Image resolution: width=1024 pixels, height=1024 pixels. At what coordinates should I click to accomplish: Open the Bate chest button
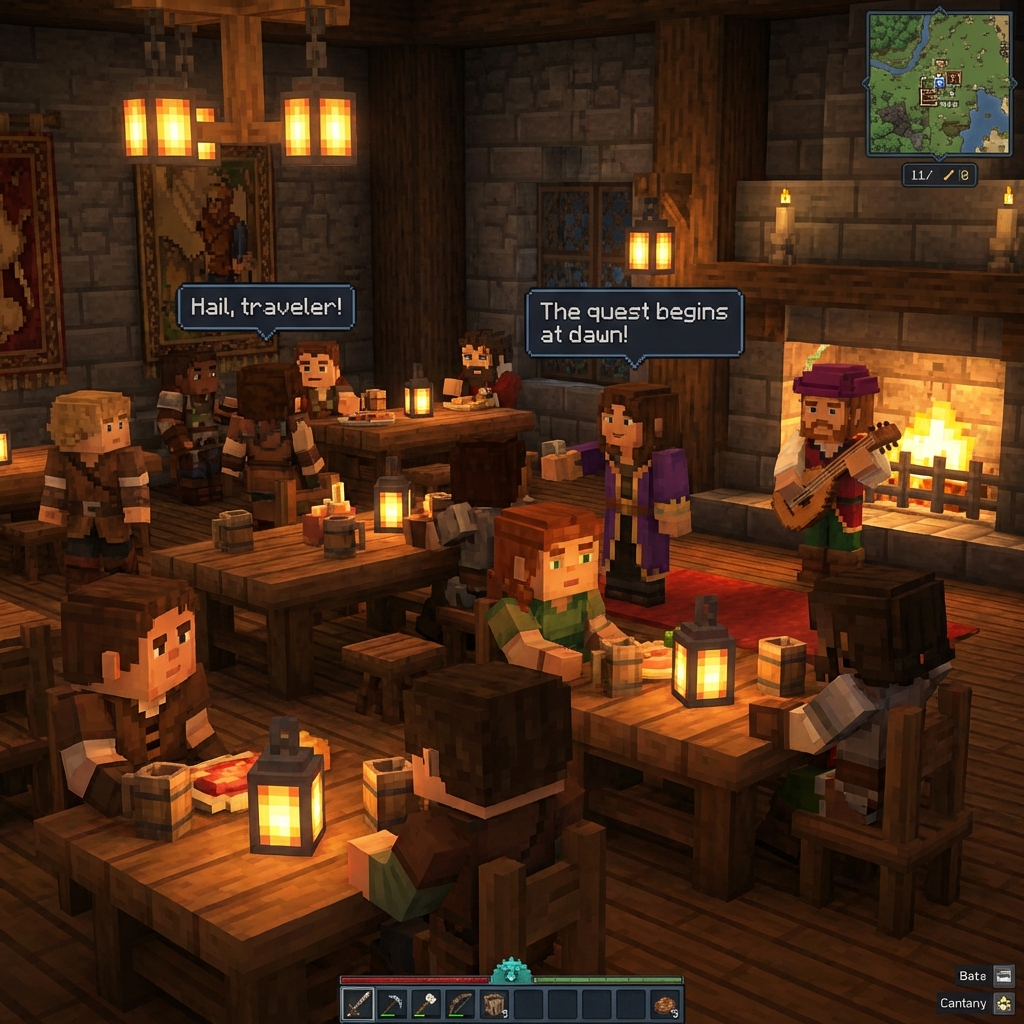(x=1004, y=976)
